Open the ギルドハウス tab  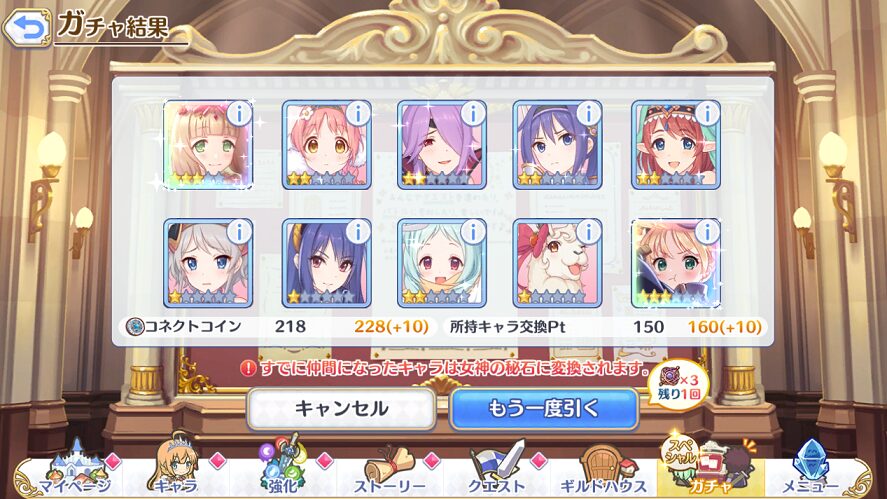[603, 470]
